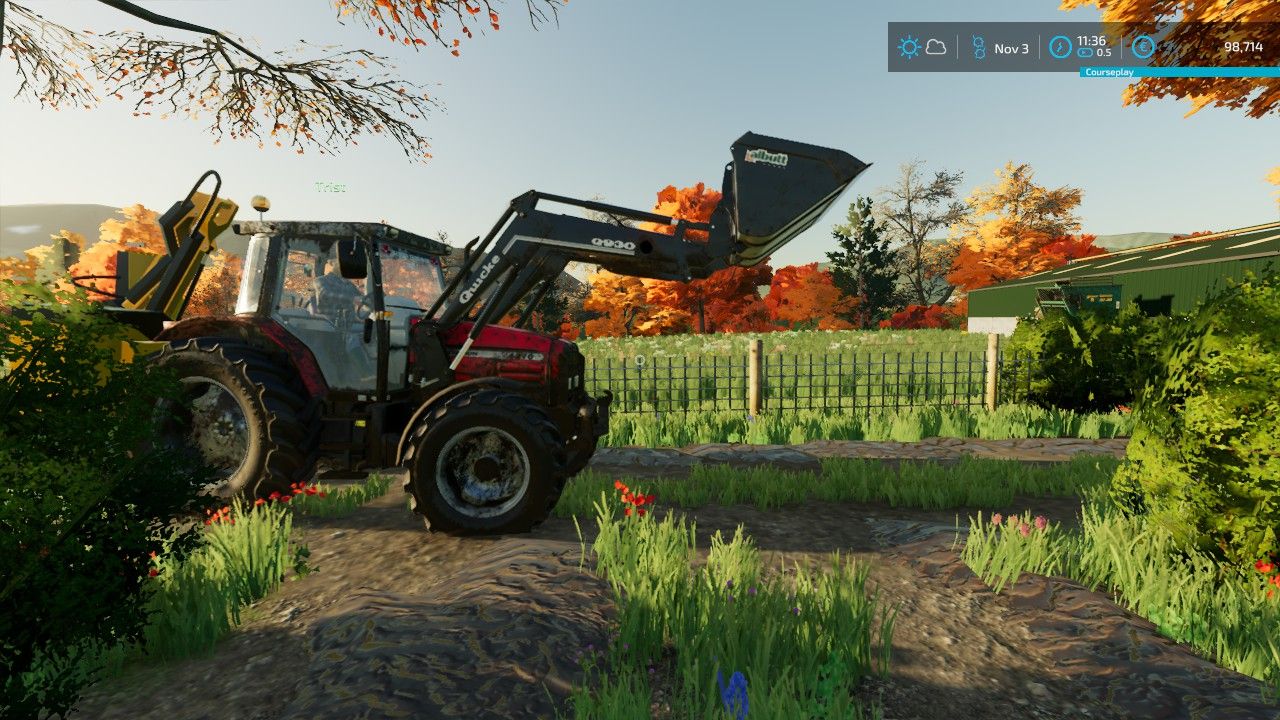Click the sun weather icon in the HUD

tap(909, 47)
